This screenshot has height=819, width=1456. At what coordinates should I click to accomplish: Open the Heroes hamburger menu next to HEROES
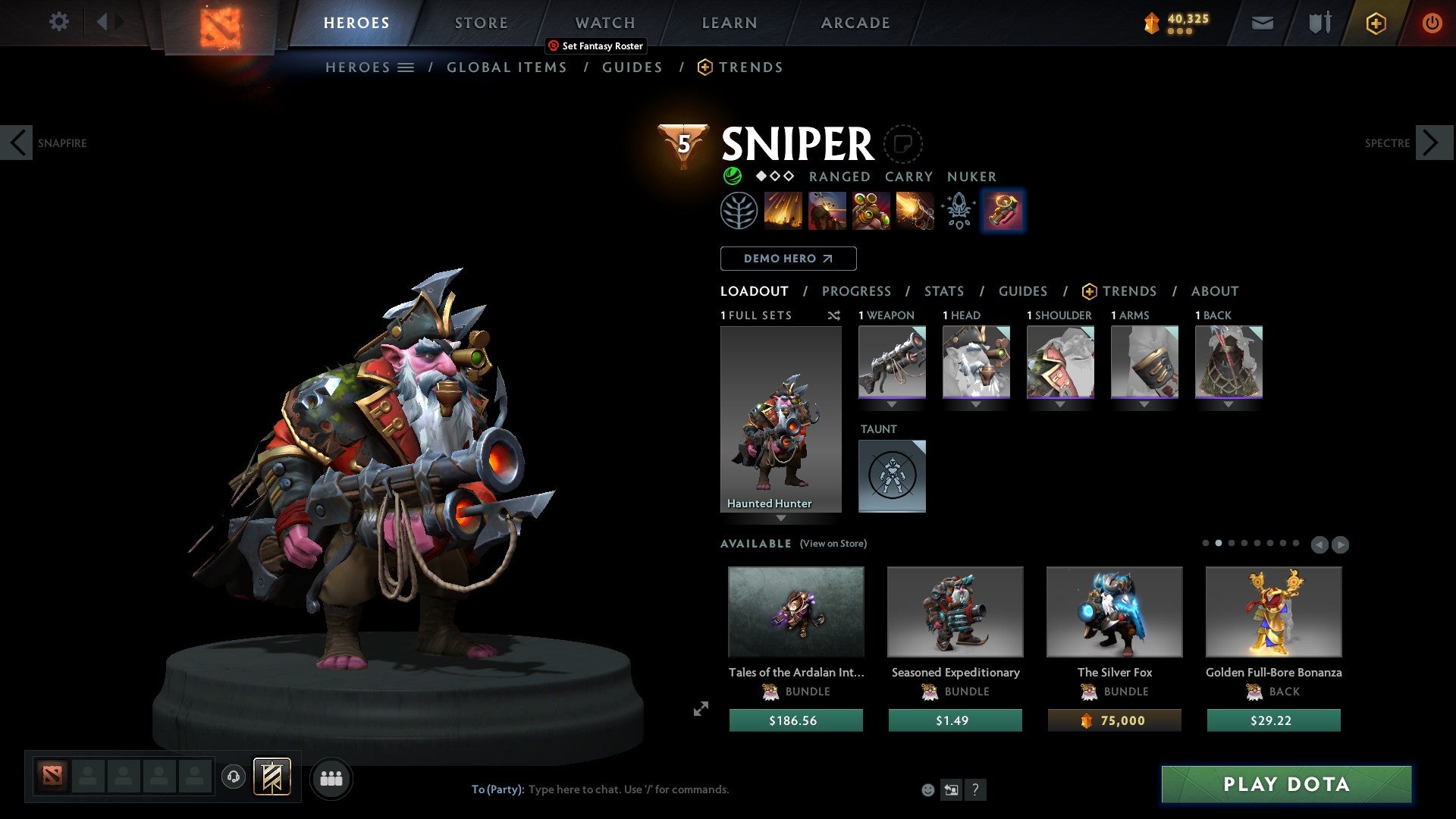coord(405,67)
